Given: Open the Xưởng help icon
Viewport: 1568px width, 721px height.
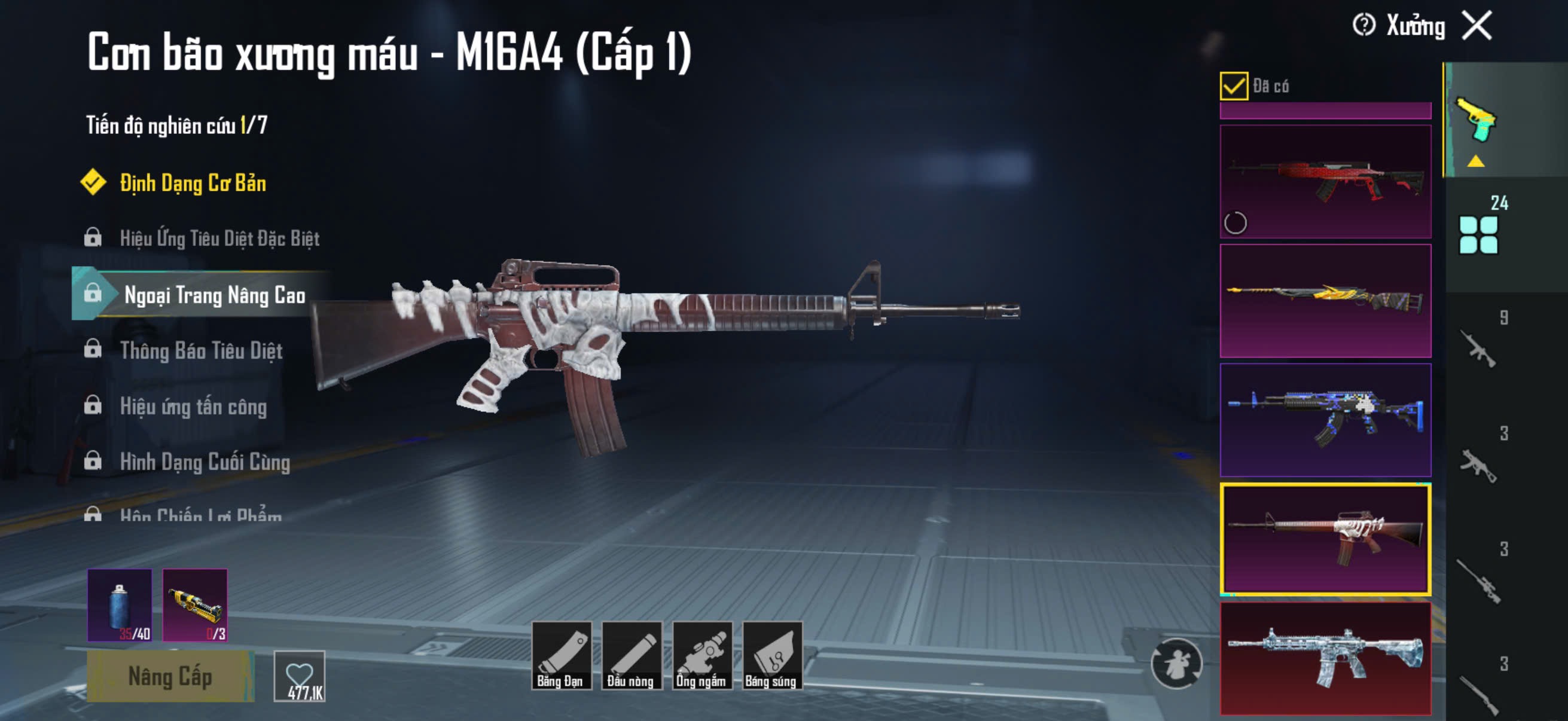Looking at the screenshot, I should point(1363,26).
